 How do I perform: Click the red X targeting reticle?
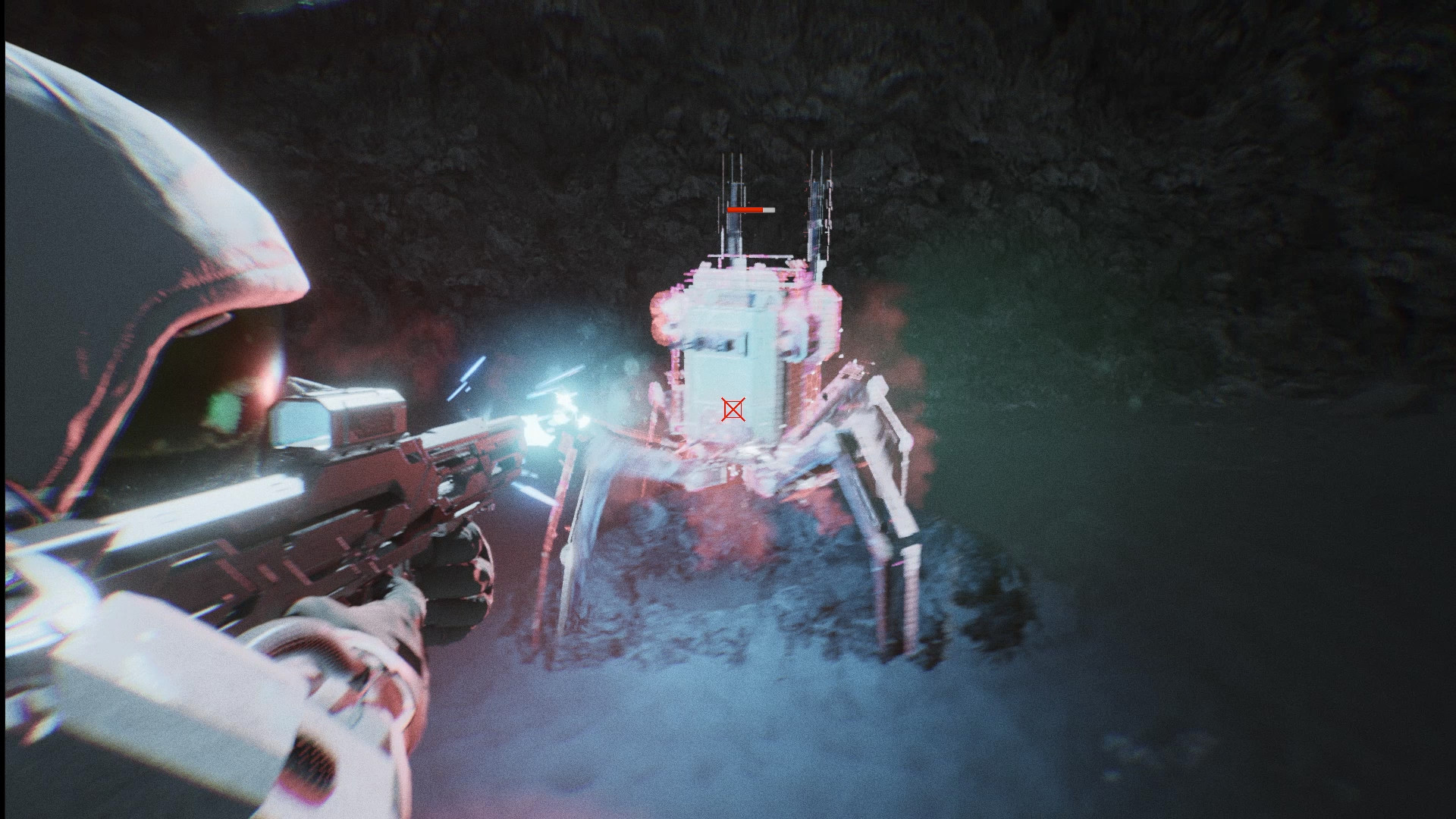[734, 410]
